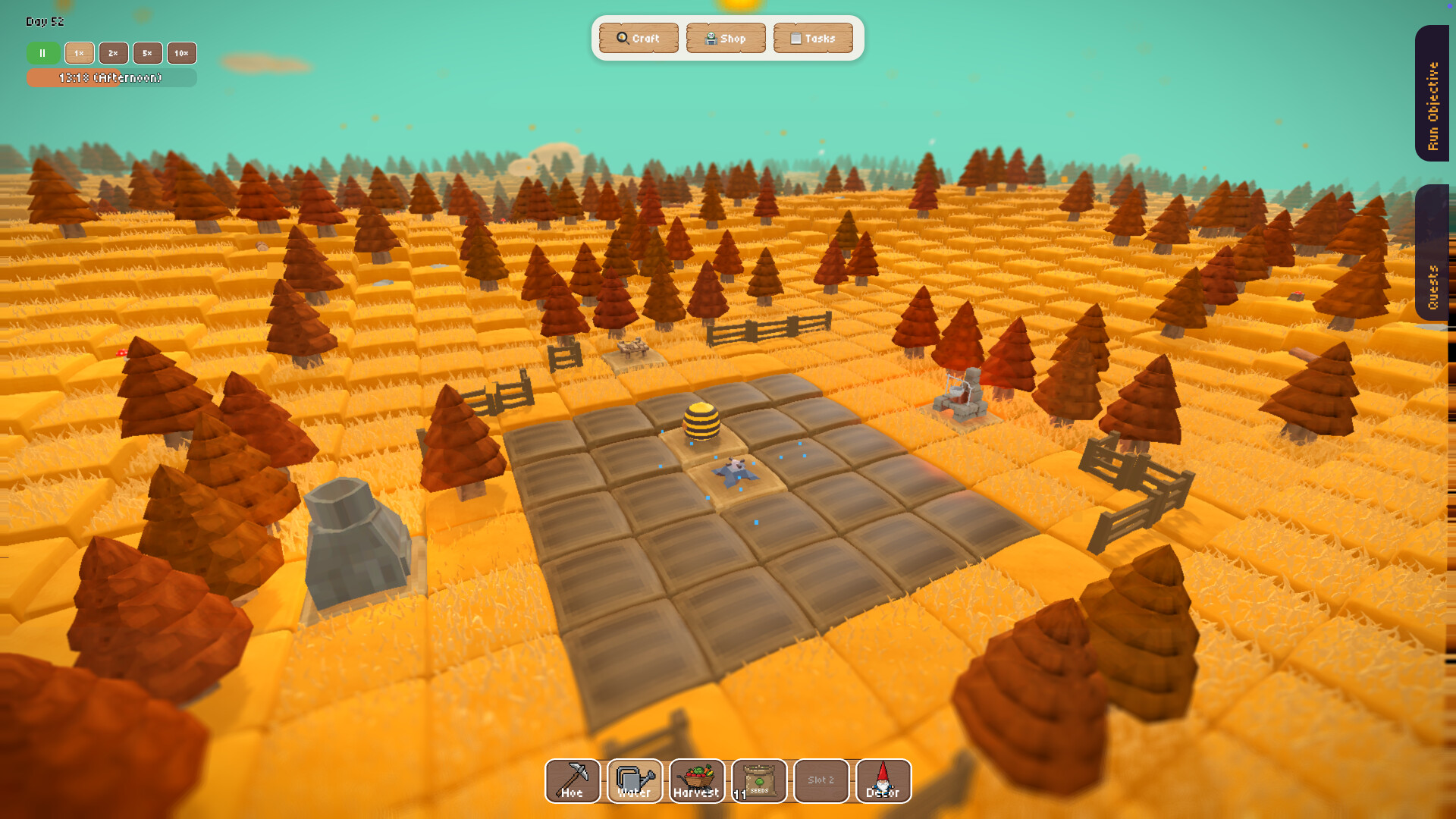Expand the Run Objective panel
The image size is (1456, 819).
[1432, 93]
